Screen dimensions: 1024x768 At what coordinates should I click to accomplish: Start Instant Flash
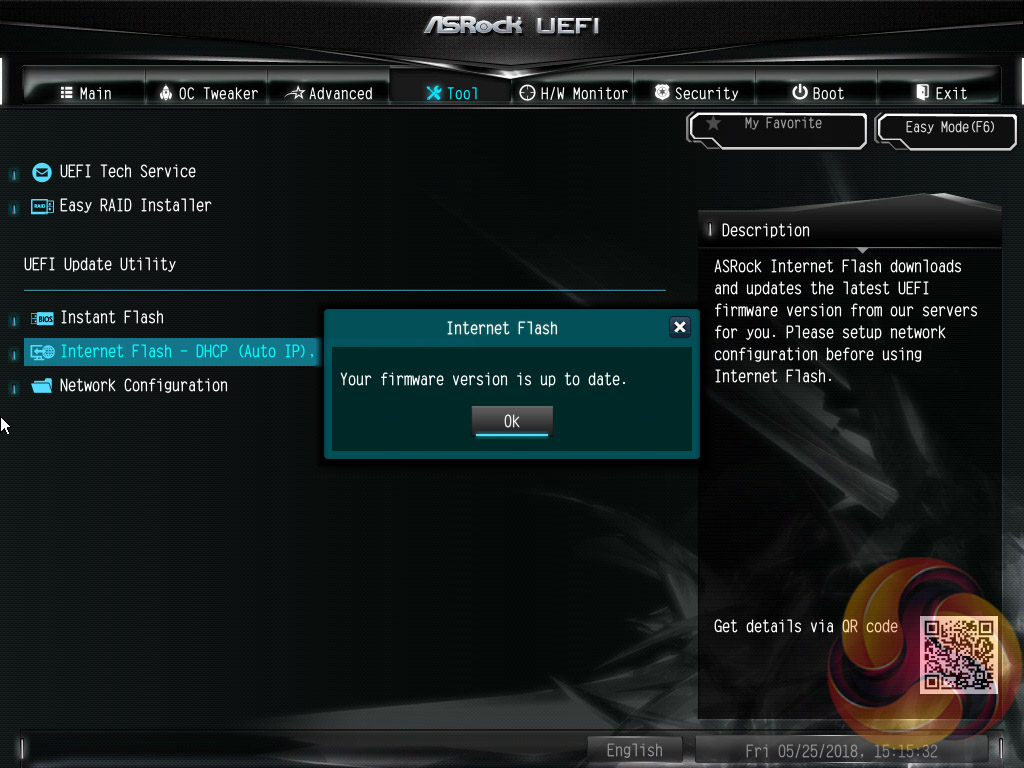tap(111, 317)
